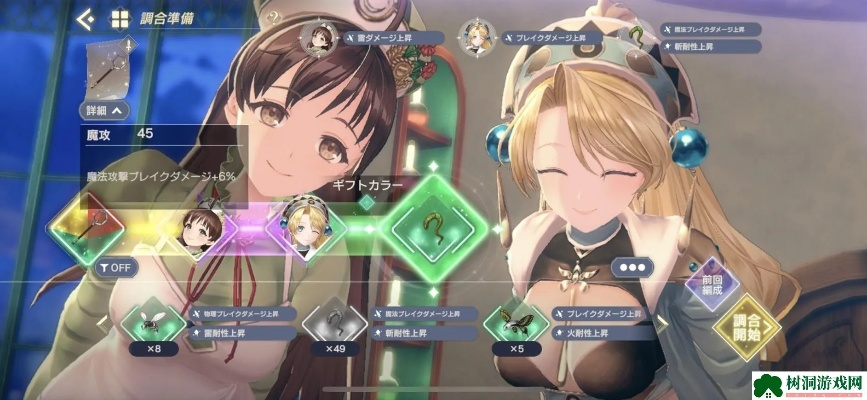Collapse the 詳細 details panel
This screenshot has width=867, height=400.
(x=106, y=111)
